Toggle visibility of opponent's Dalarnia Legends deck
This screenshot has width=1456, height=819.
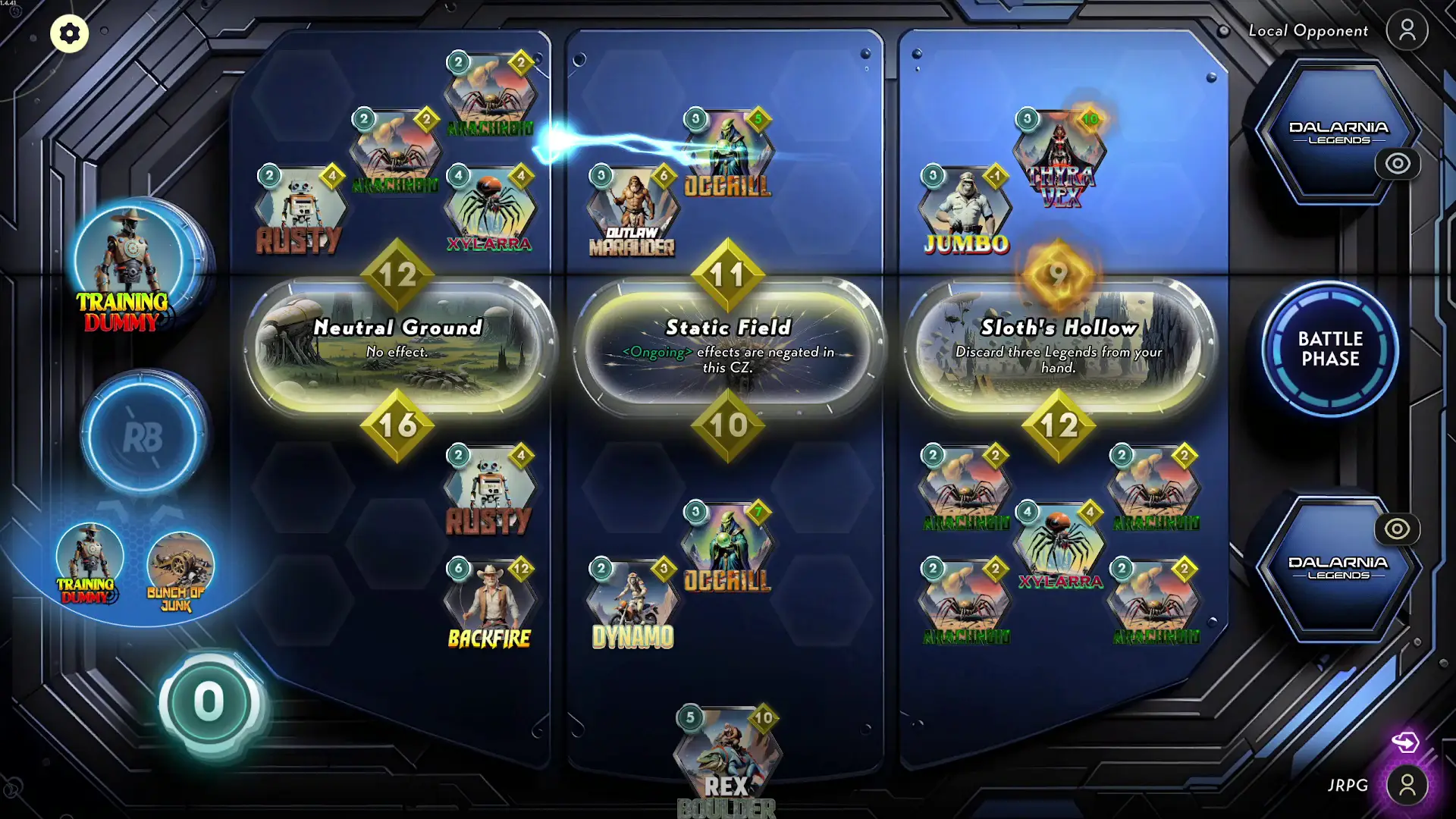click(1398, 163)
